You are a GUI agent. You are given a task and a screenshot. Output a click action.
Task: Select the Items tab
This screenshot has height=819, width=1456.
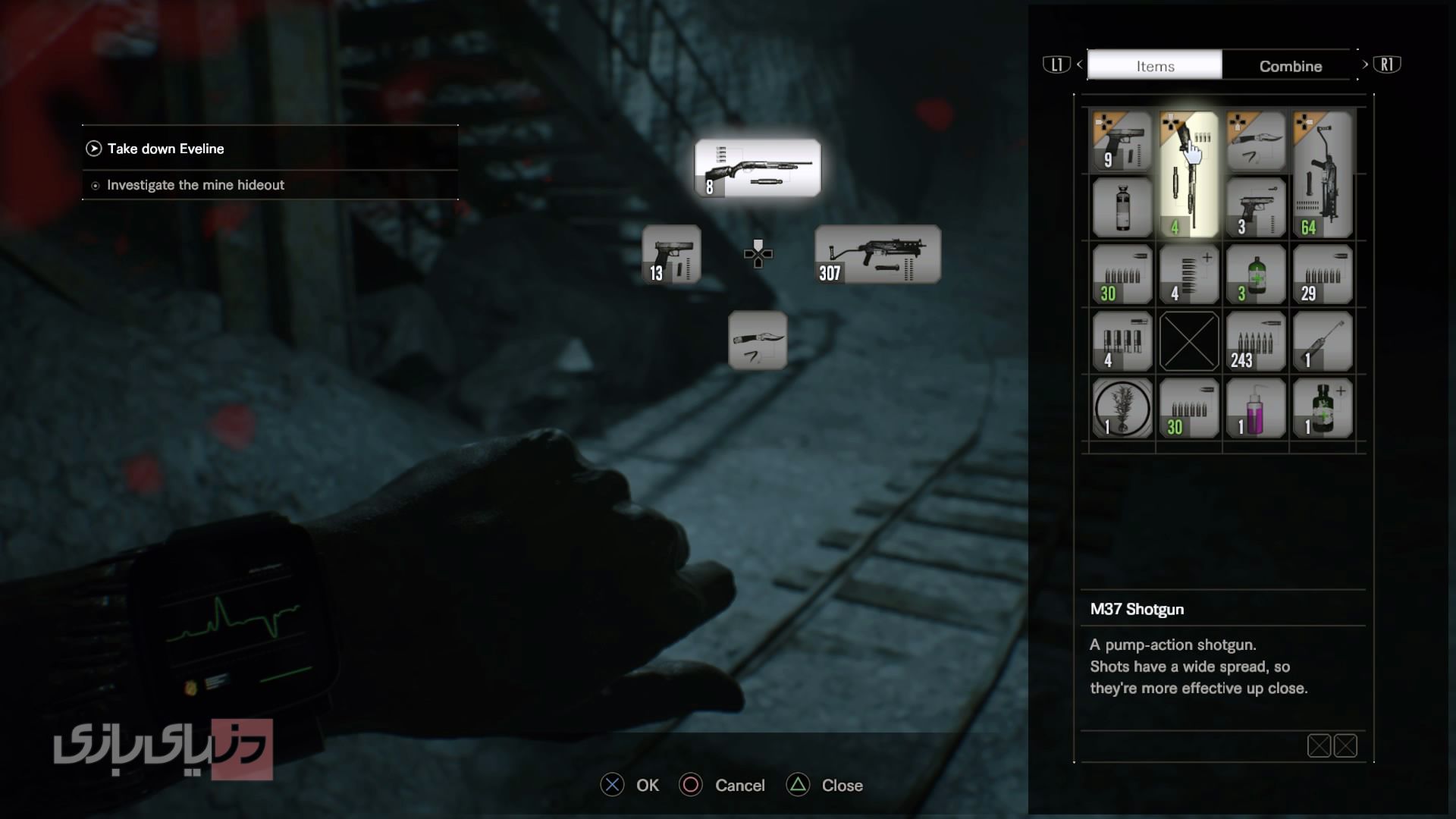1154,66
